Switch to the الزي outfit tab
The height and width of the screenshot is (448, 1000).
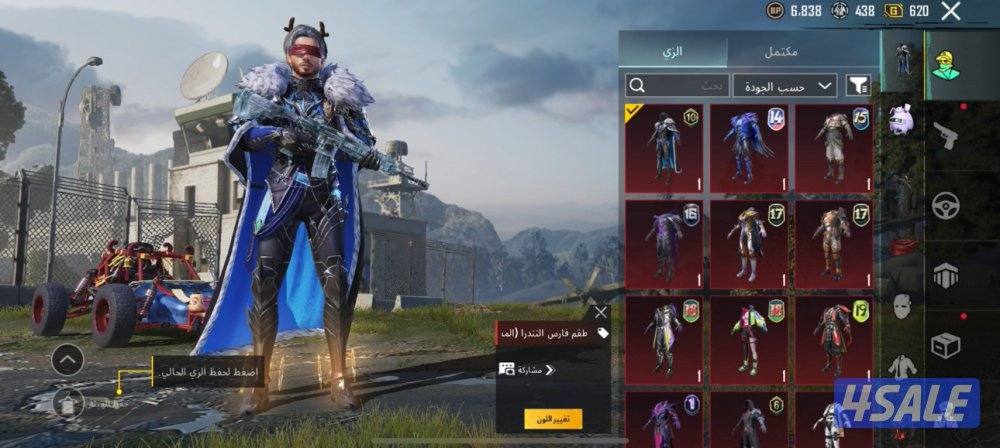tap(673, 51)
